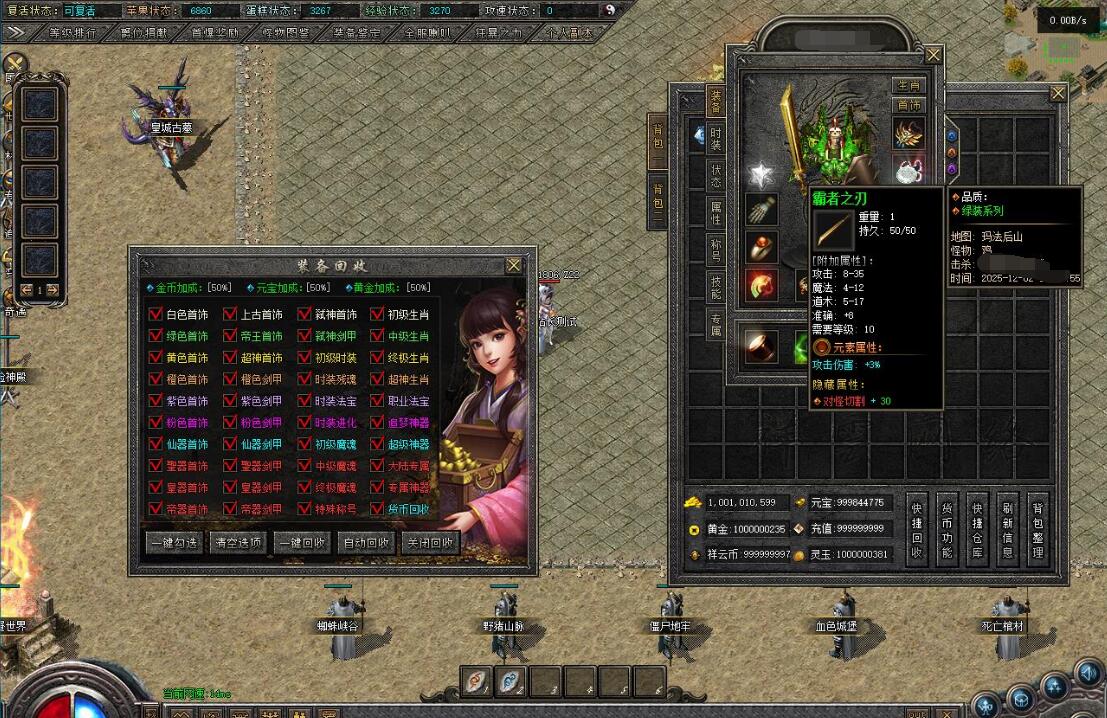Close the inventory bag window
The image size is (1107, 718).
coord(1058,93)
